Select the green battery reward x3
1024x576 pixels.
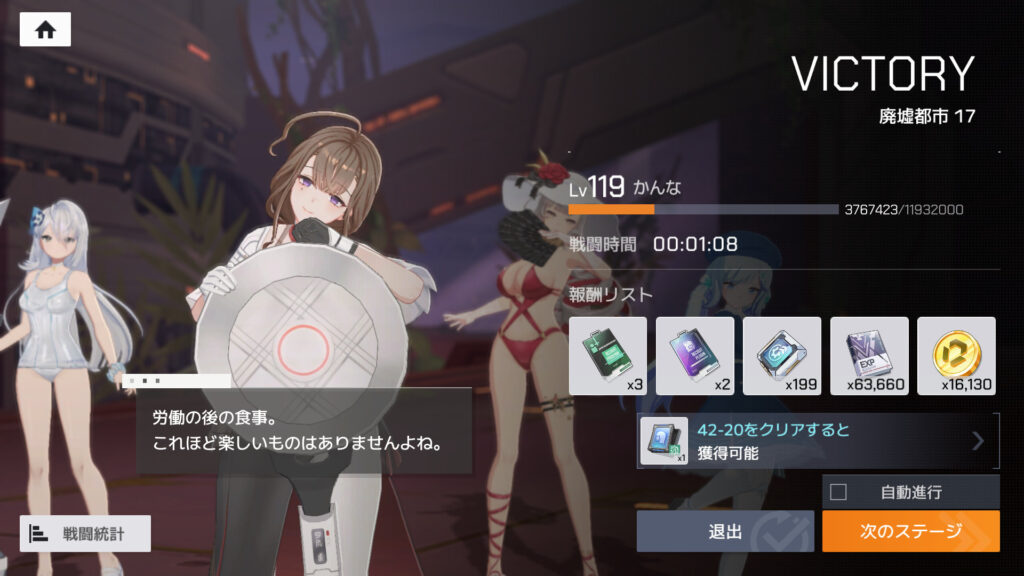(x=607, y=356)
